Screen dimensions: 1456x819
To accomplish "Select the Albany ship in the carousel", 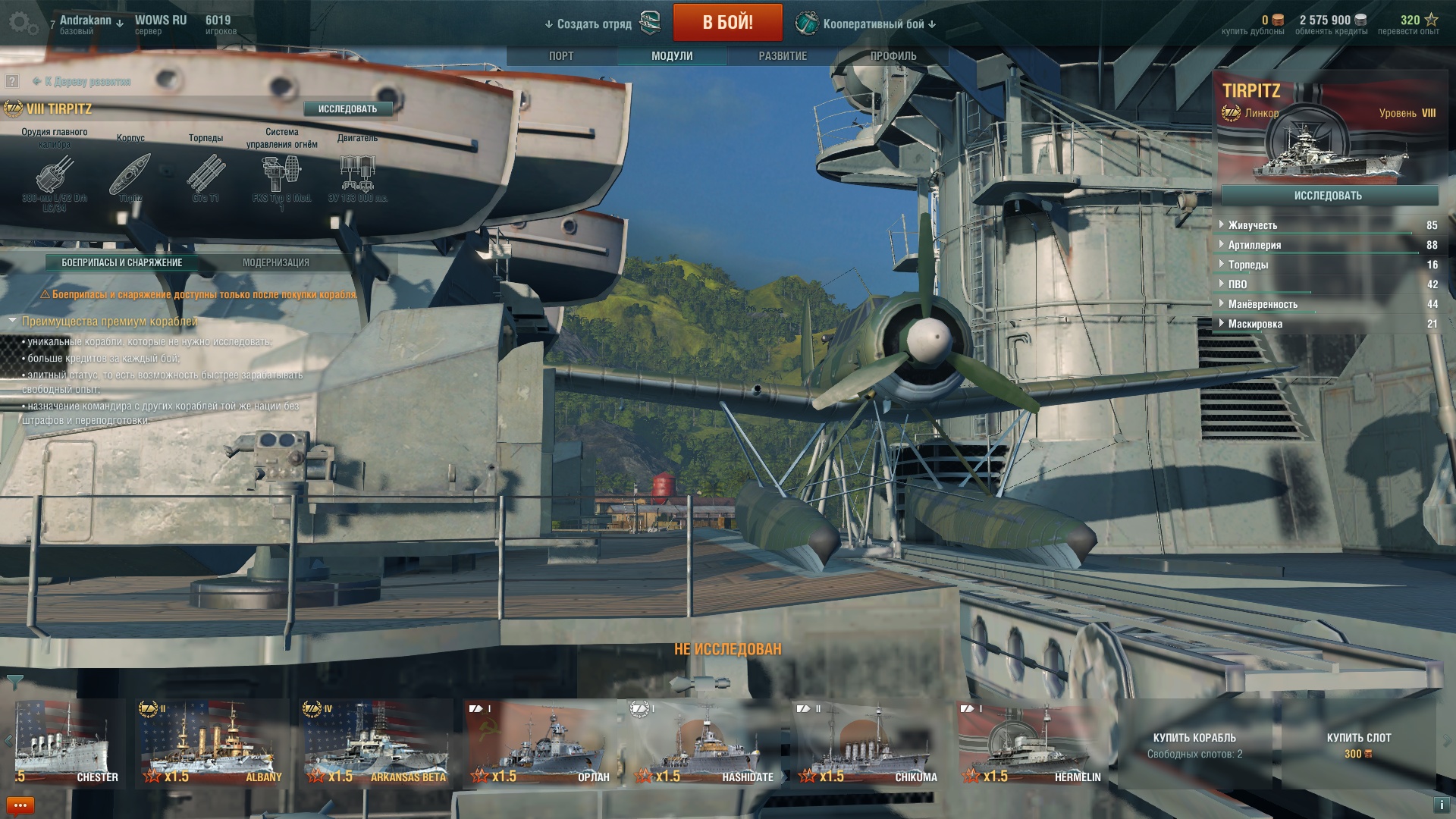I will tap(211, 743).
